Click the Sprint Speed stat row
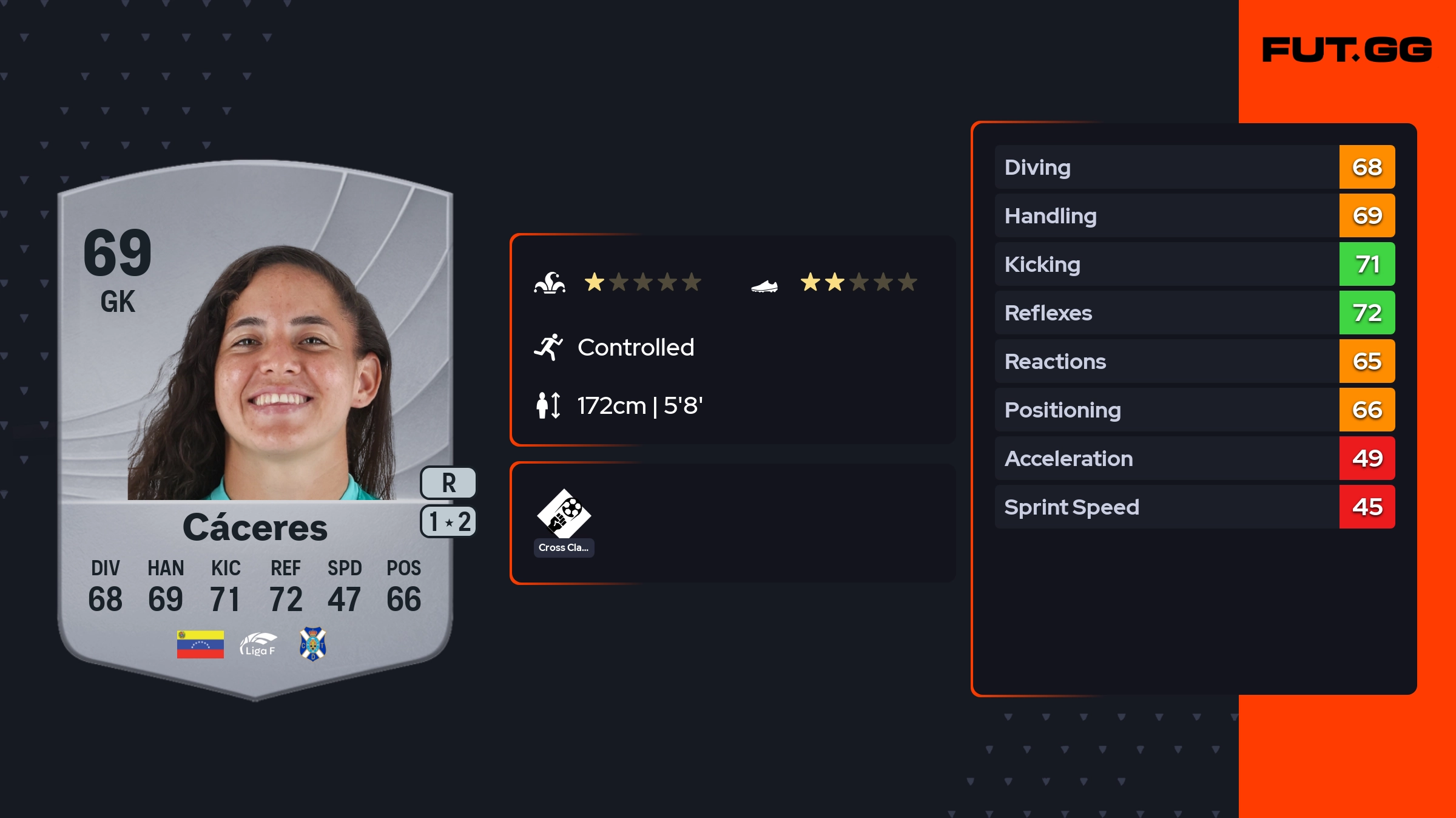The image size is (1456, 818). (x=1194, y=507)
